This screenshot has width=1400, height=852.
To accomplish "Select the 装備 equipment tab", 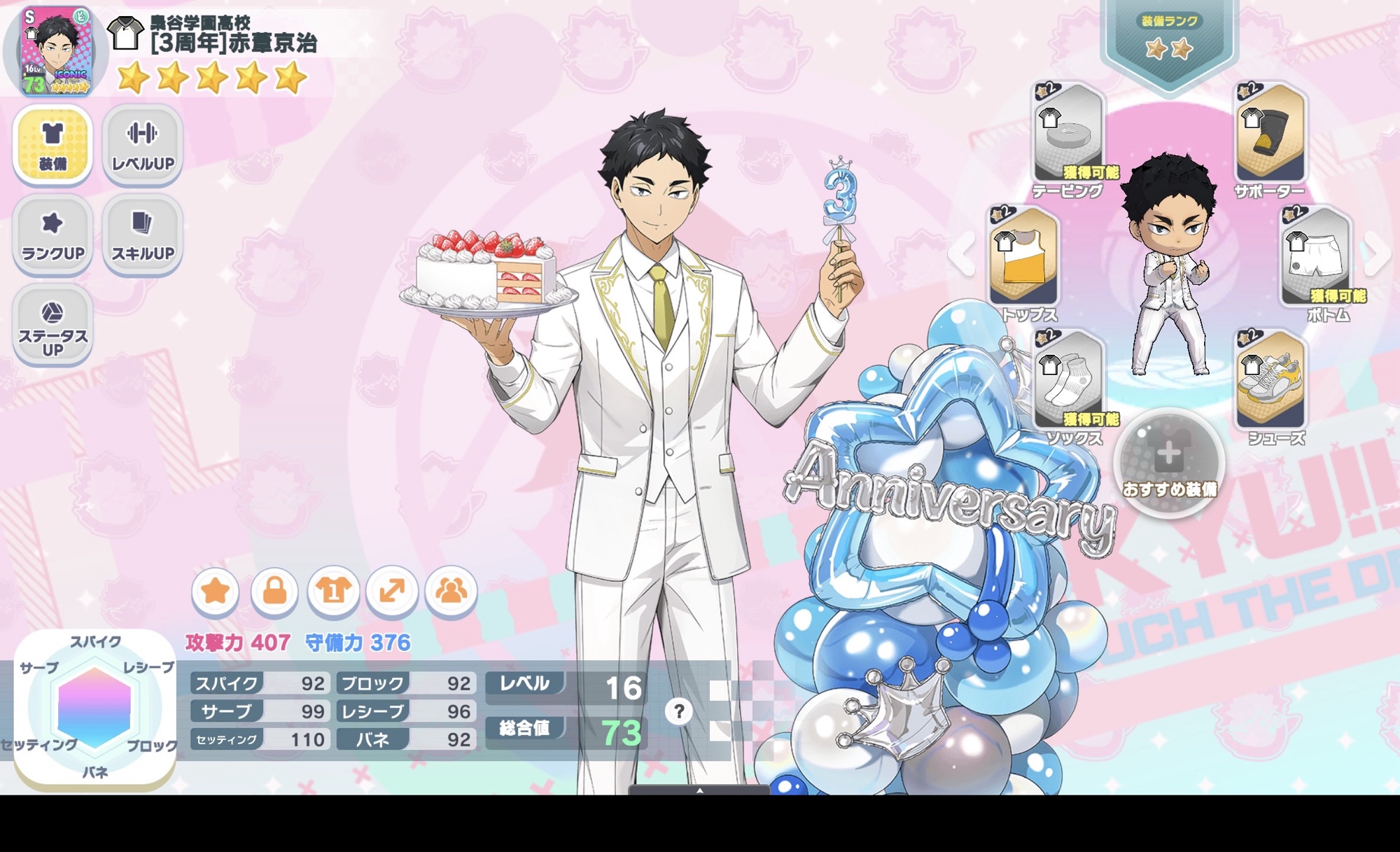I will click(52, 144).
